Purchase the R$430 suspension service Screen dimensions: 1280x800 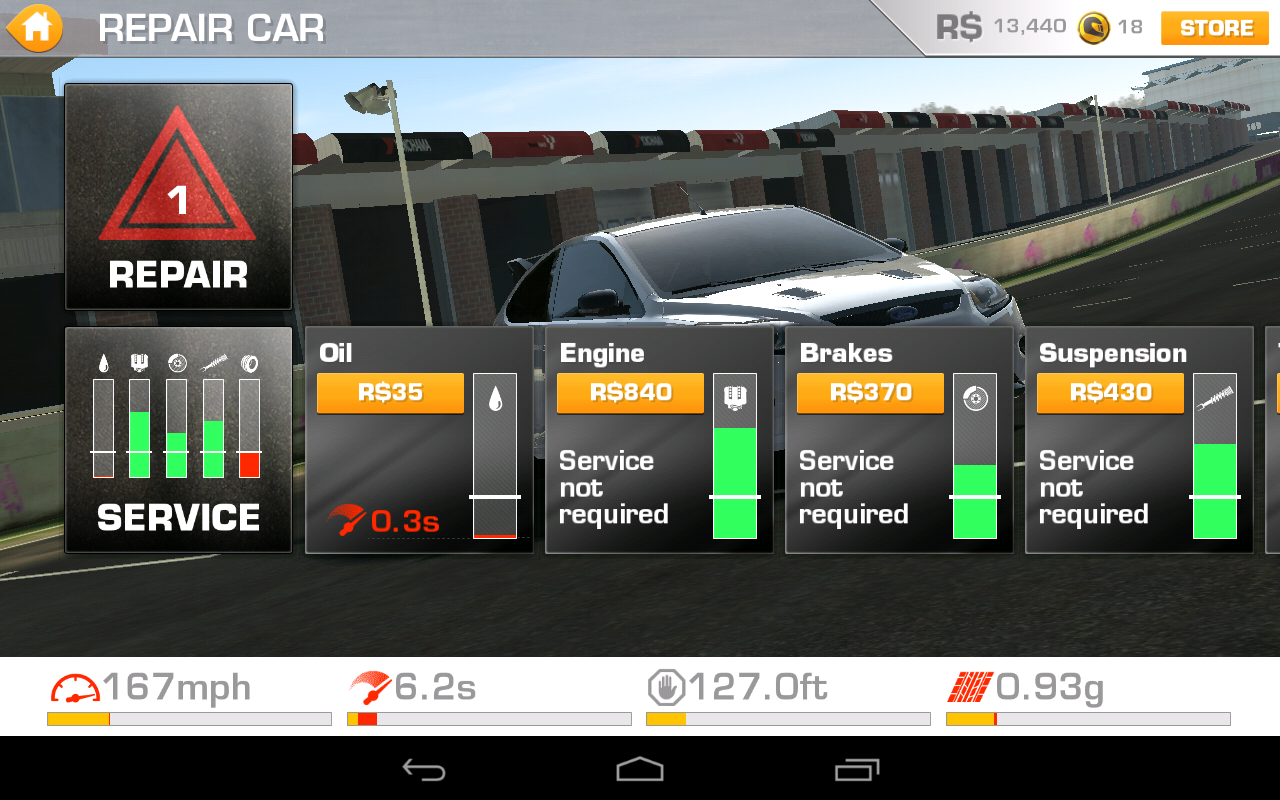1110,393
